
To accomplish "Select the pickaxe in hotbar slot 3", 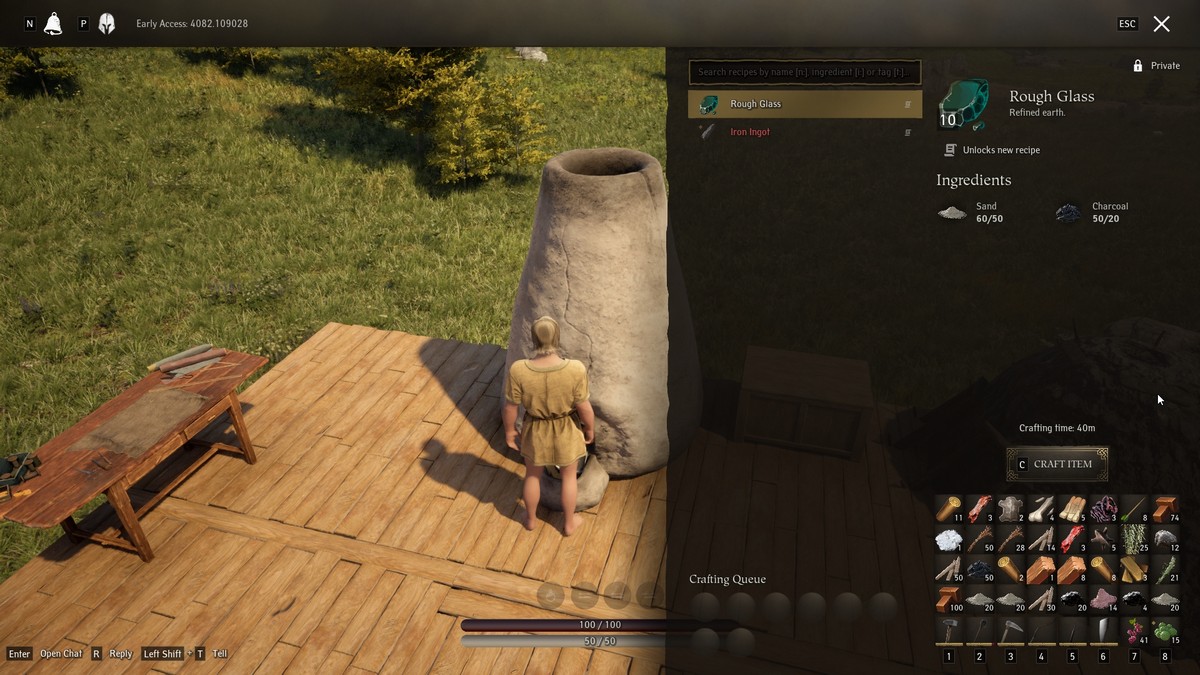I will [x=1011, y=630].
